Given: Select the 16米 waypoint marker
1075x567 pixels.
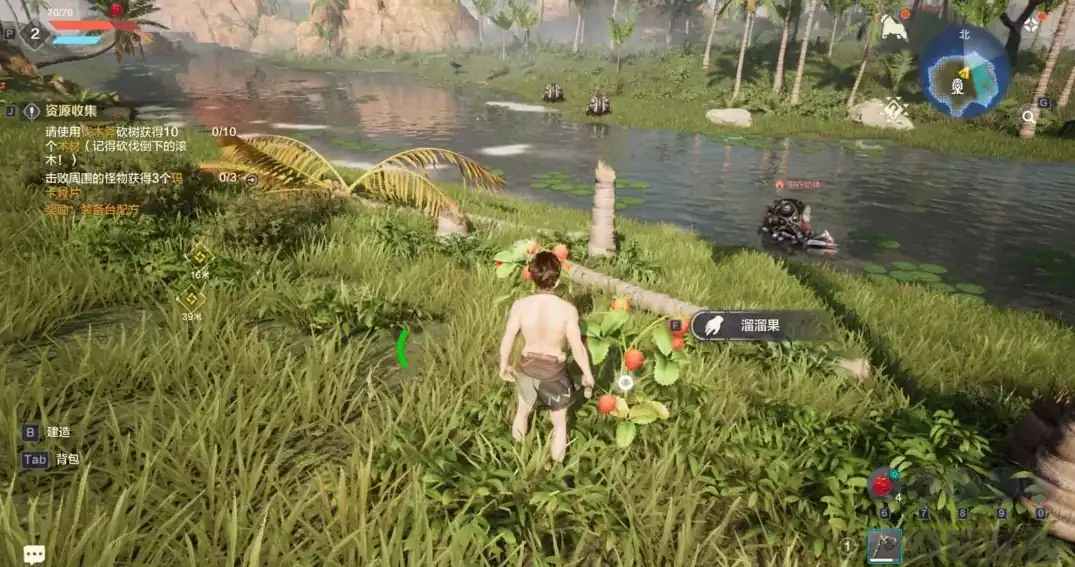Looking at the screenshot, I should click(199, 257).
